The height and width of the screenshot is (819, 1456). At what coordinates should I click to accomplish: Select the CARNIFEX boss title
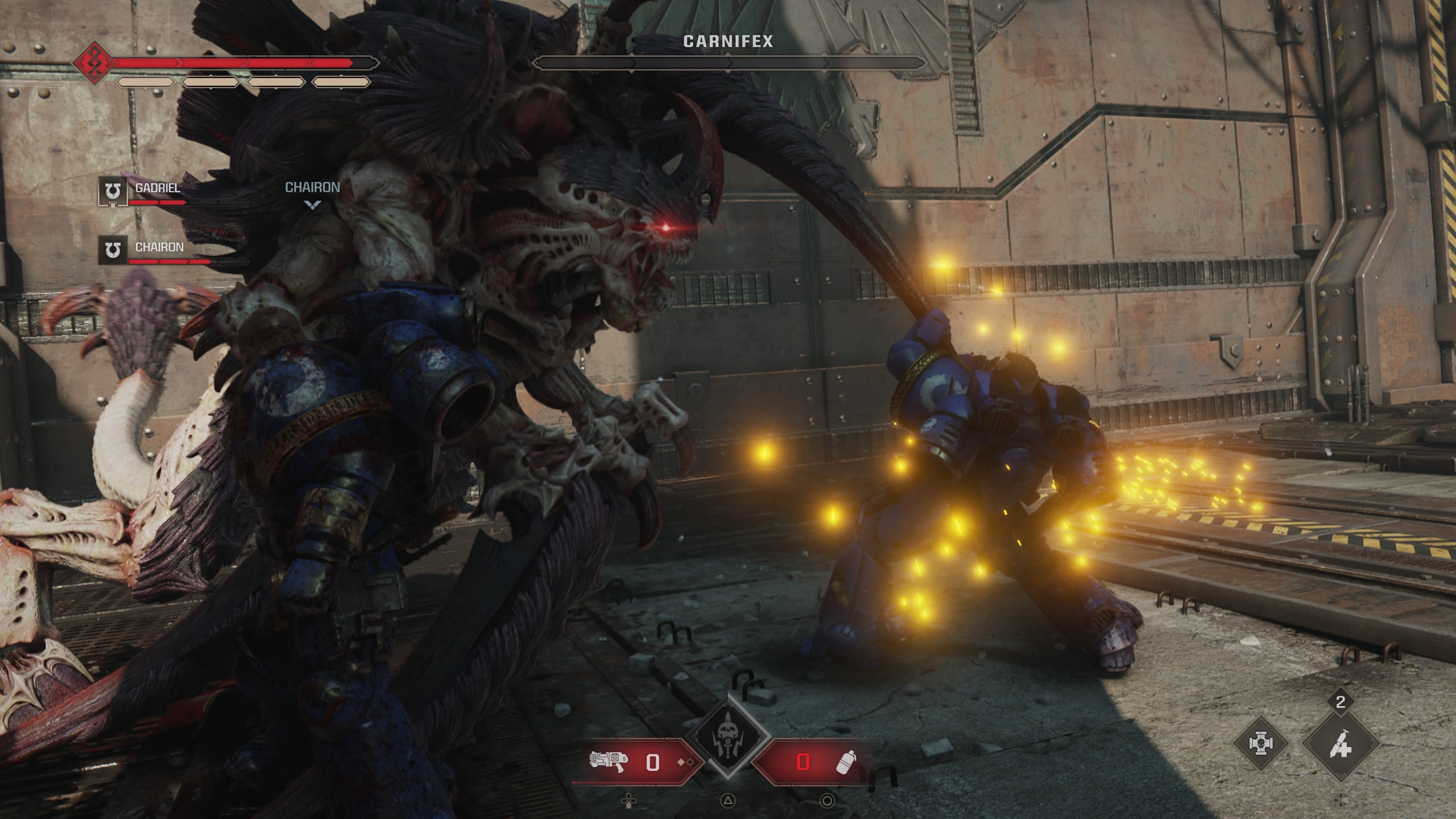(729, 41)
